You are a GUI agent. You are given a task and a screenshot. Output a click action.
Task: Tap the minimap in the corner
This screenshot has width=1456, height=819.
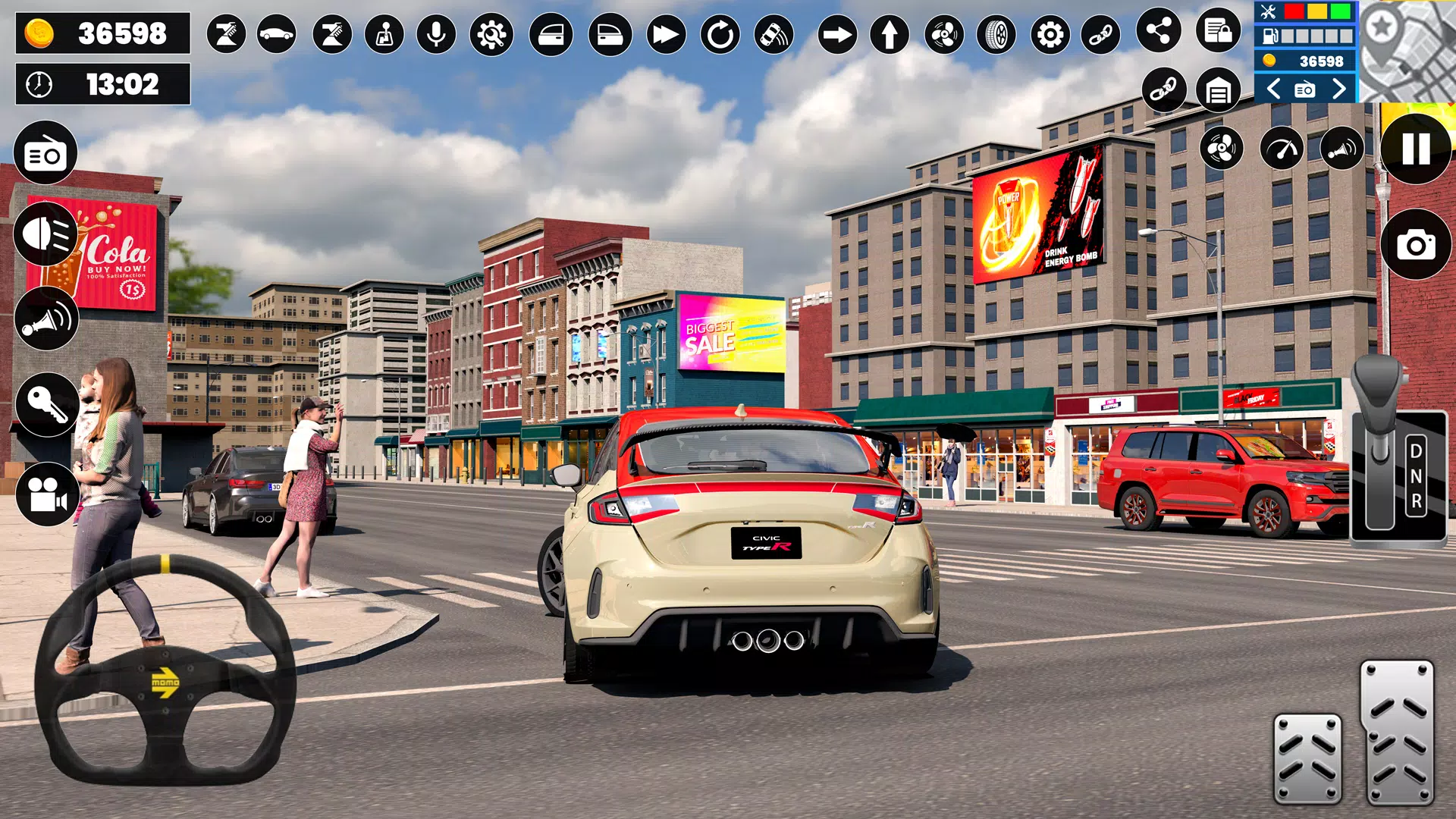[x=1410, y=52]
